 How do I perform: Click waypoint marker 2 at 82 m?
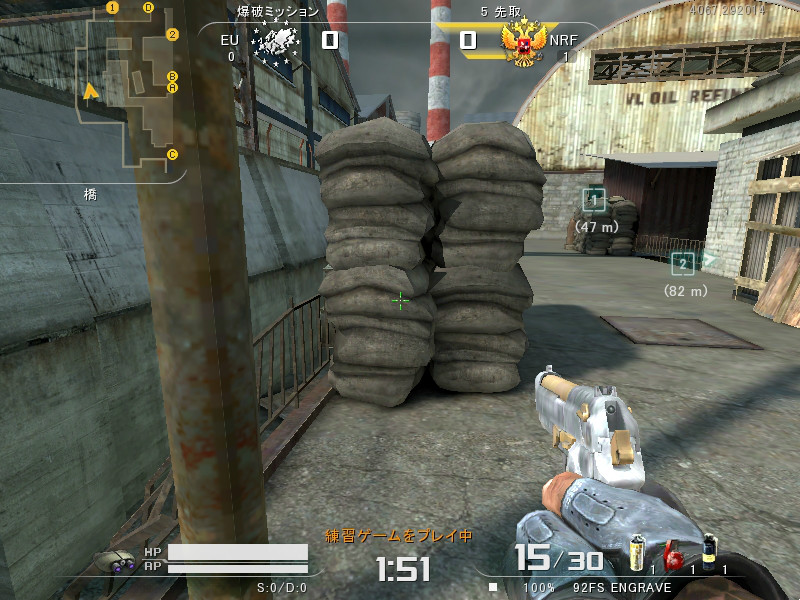(683, 264)
